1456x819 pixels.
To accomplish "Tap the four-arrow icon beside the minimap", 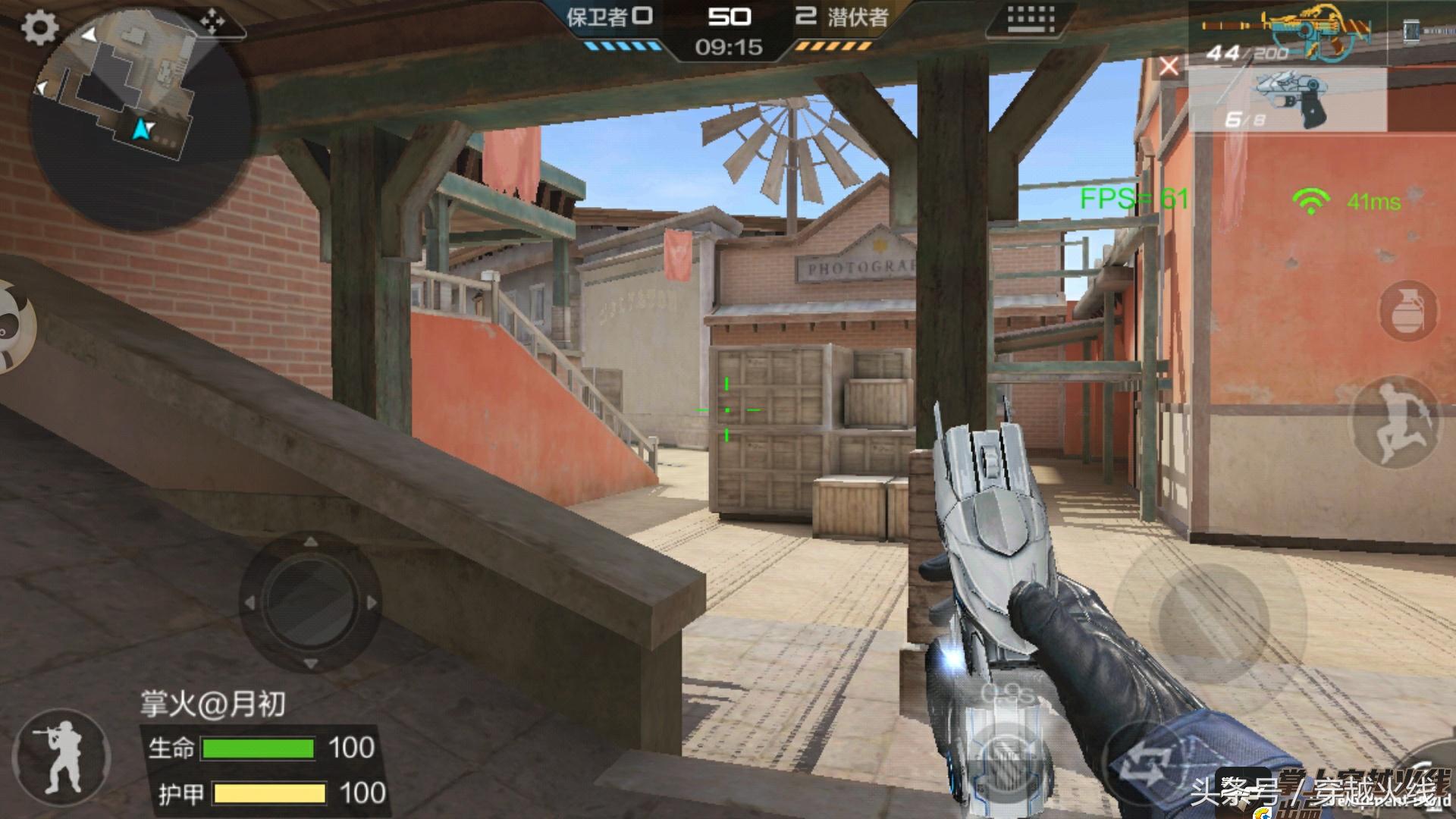I will [212, 23].
